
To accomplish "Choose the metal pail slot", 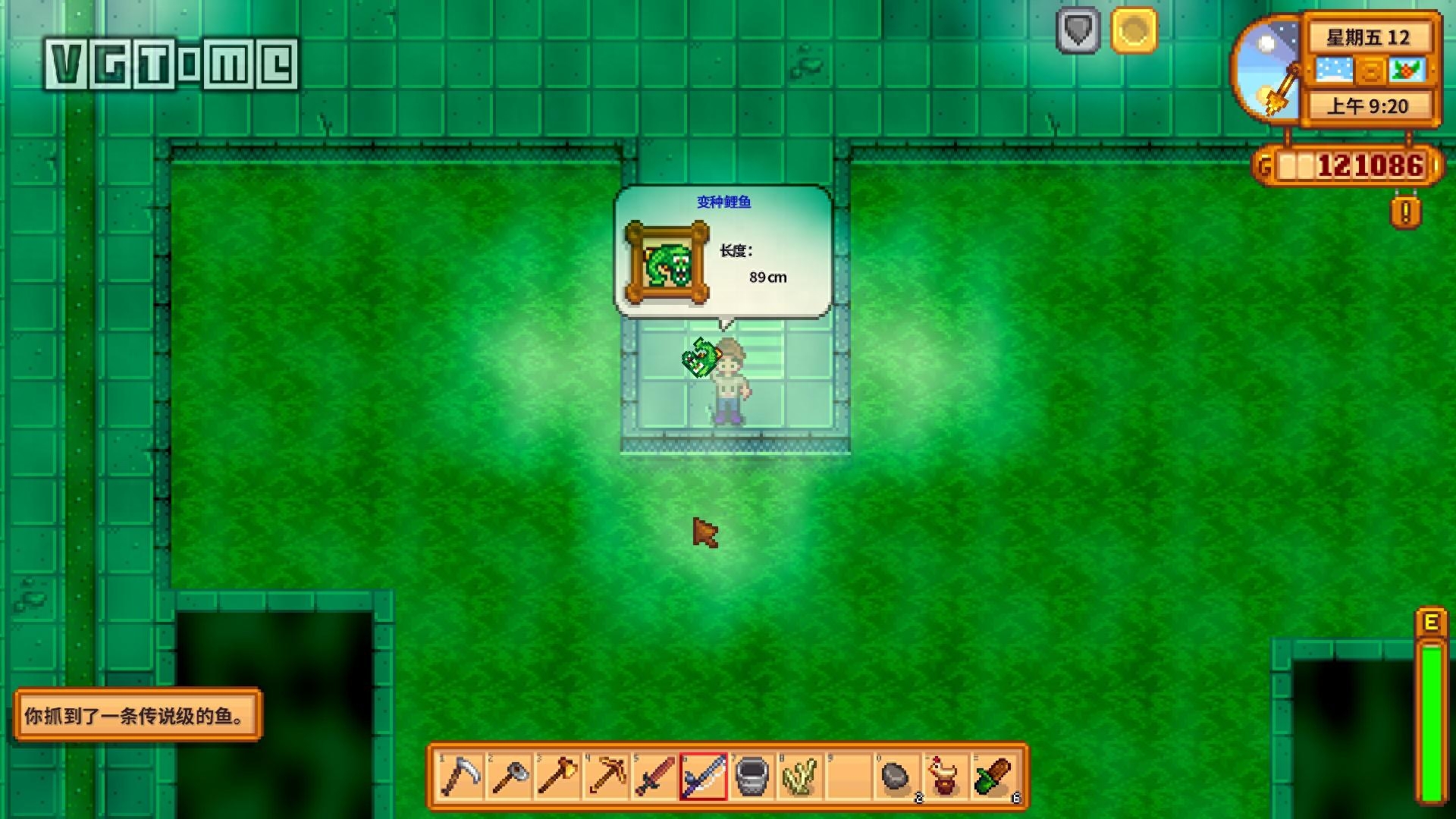I will click(x=752, y=777).
